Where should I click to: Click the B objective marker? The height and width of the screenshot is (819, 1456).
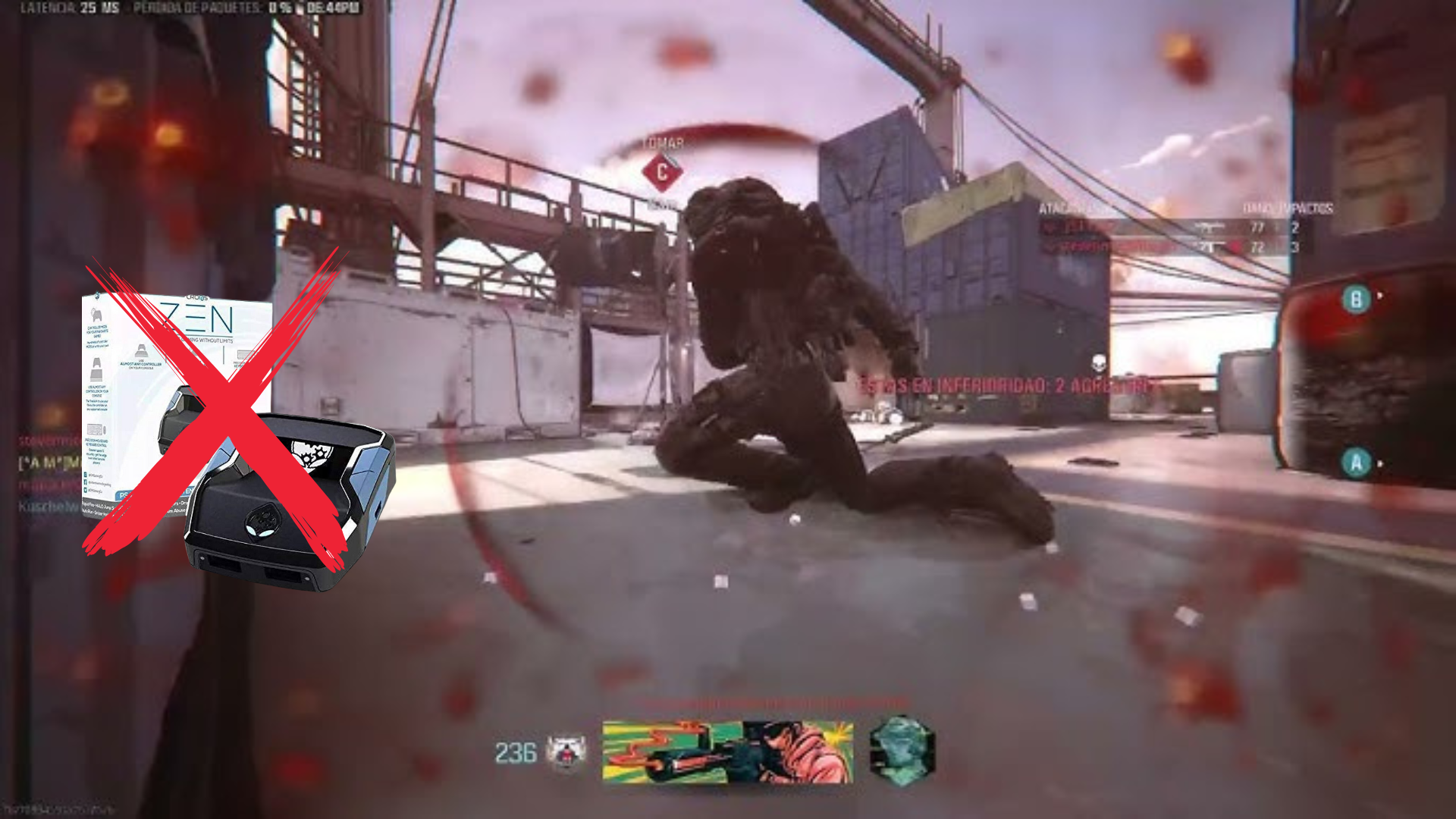1356,299
